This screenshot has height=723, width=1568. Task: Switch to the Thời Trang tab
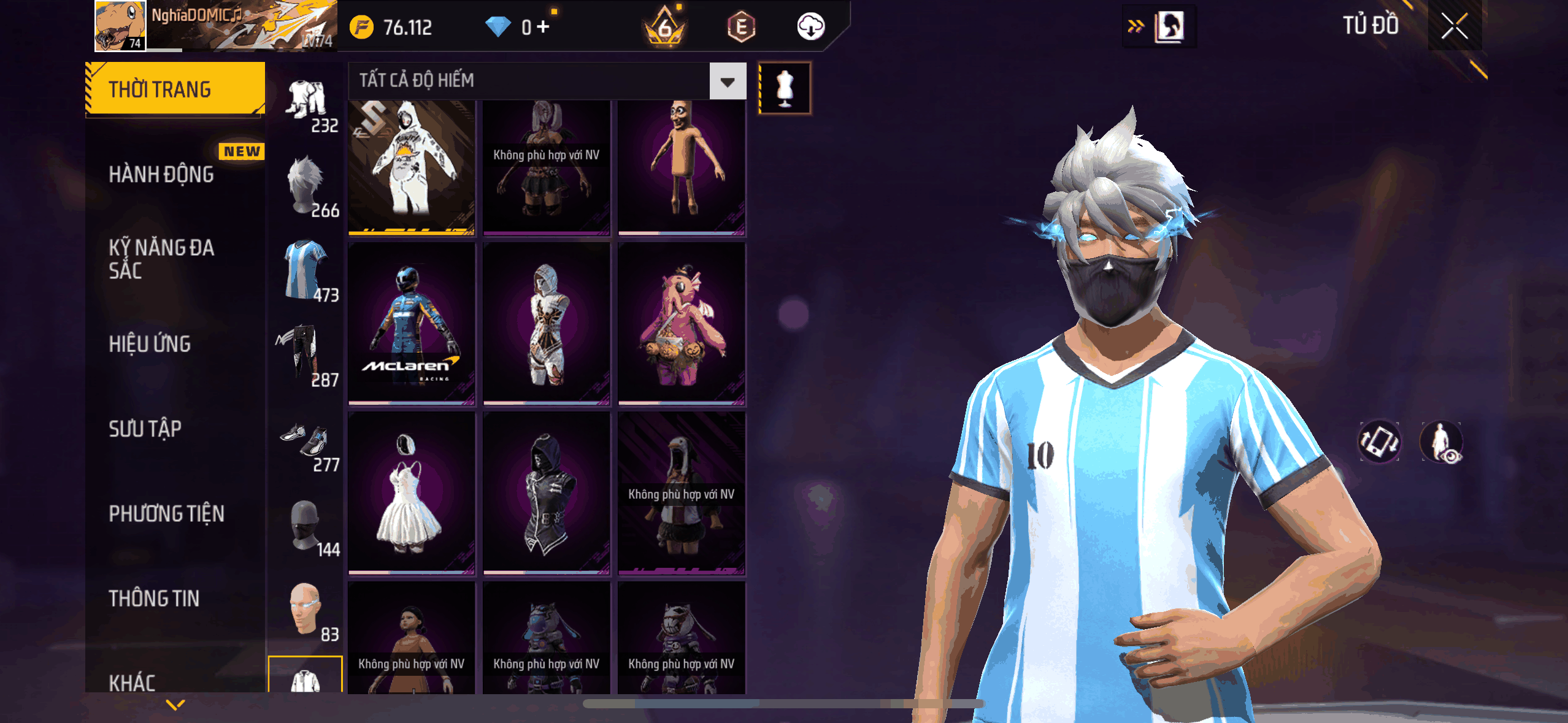[x=175, y=89]
